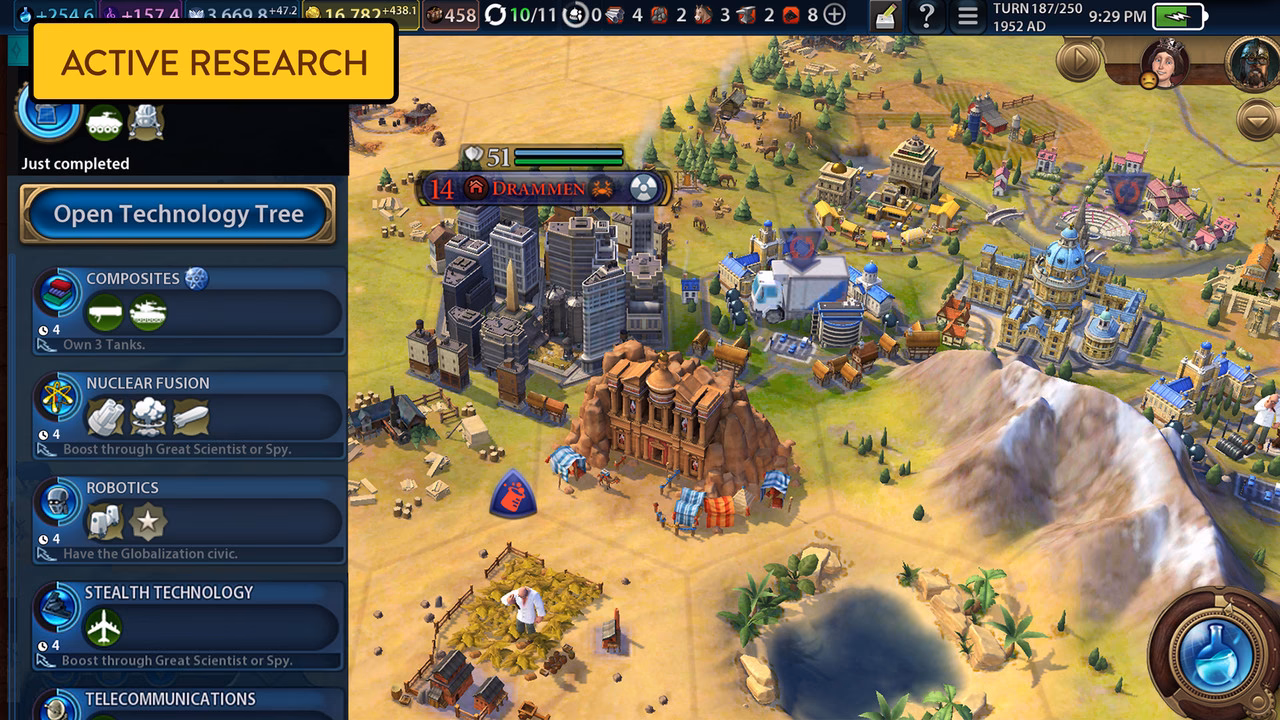Open the circular expander below the turn counter
Screen dimensions: 1280x720
point(1077,58)
